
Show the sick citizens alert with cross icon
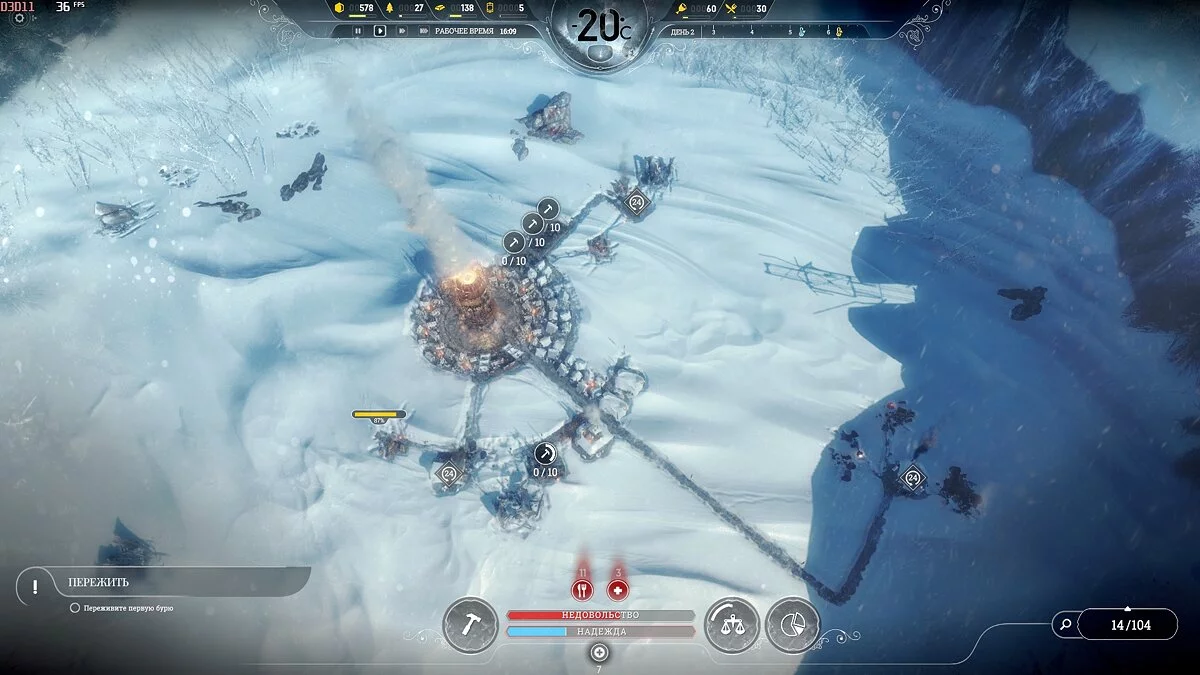coord(618,590)
